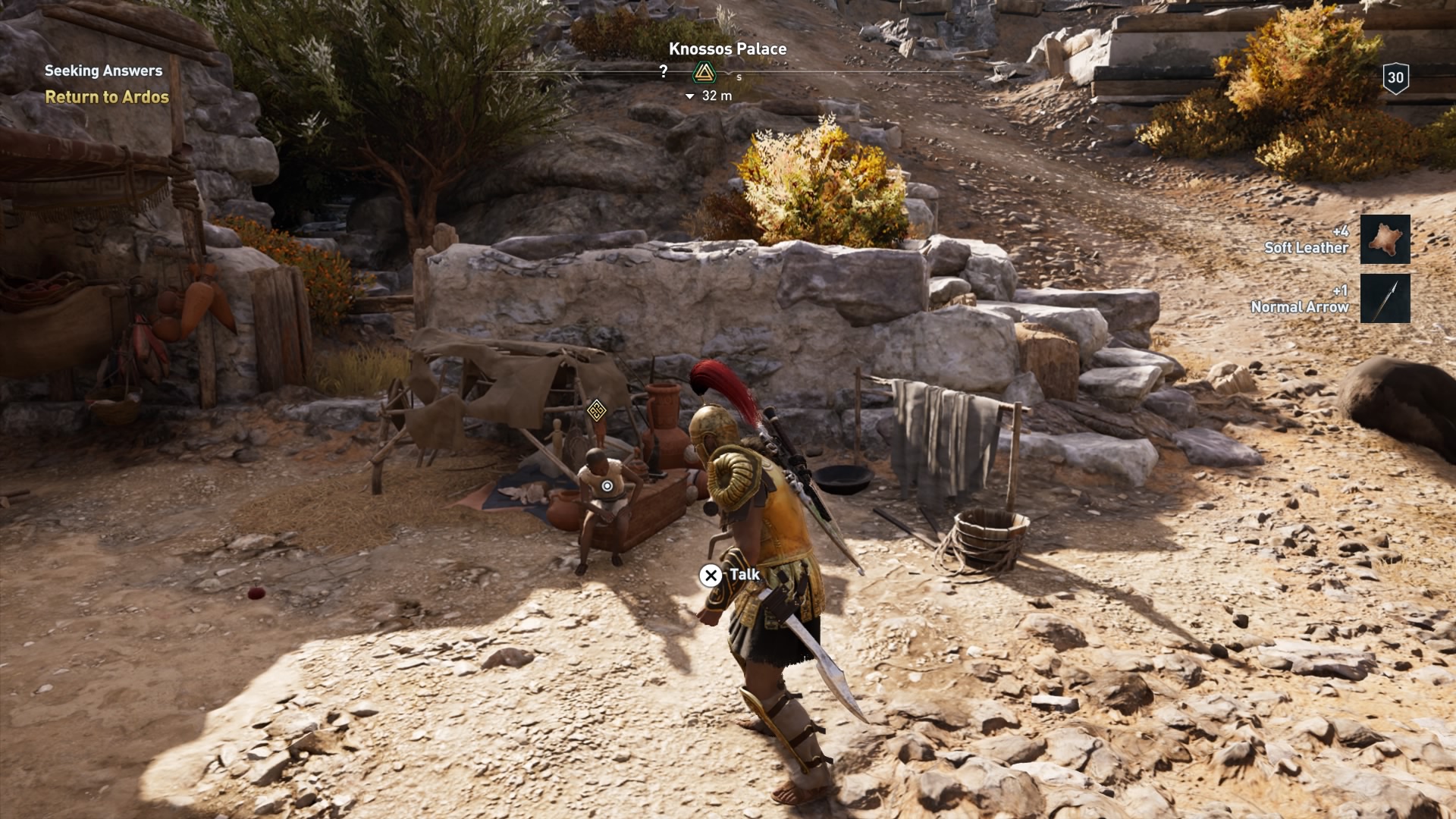Click the 32 m distance reading
The image size is (1456, 819).
coord(716,96)
